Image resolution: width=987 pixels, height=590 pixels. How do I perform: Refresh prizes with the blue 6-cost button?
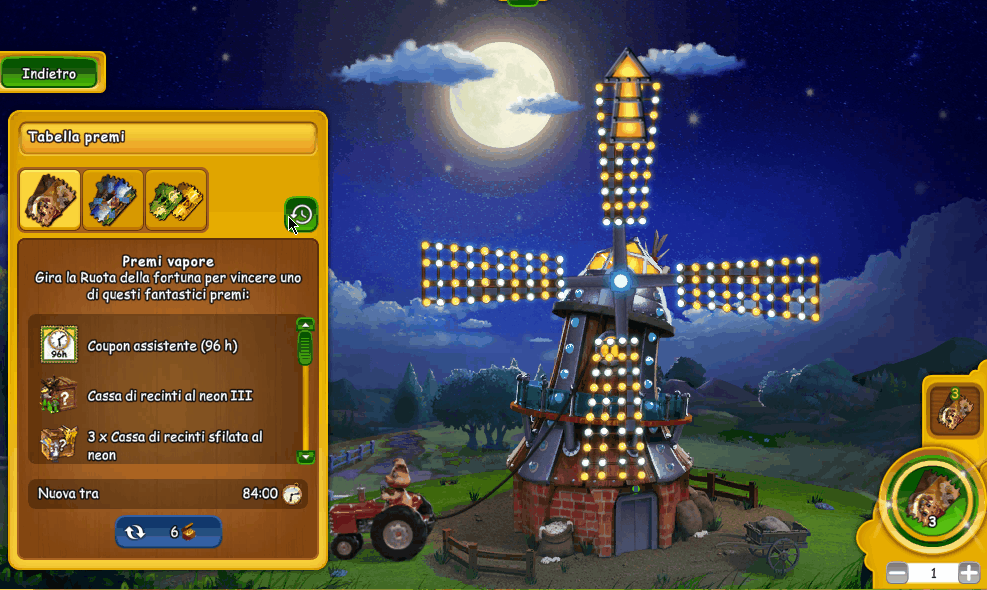(168, 532)
